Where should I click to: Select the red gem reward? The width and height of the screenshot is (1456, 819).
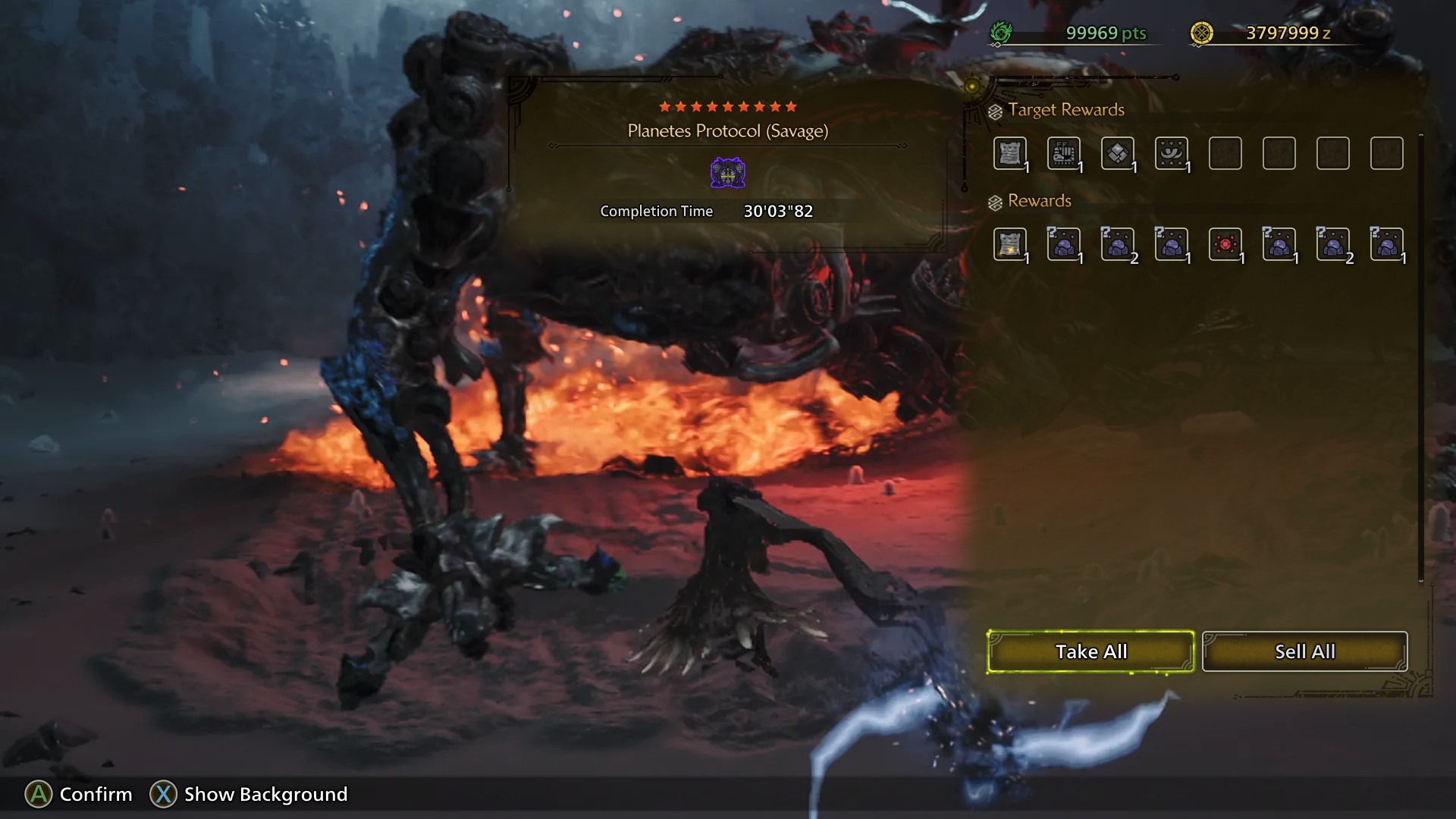coord(1225,244)
